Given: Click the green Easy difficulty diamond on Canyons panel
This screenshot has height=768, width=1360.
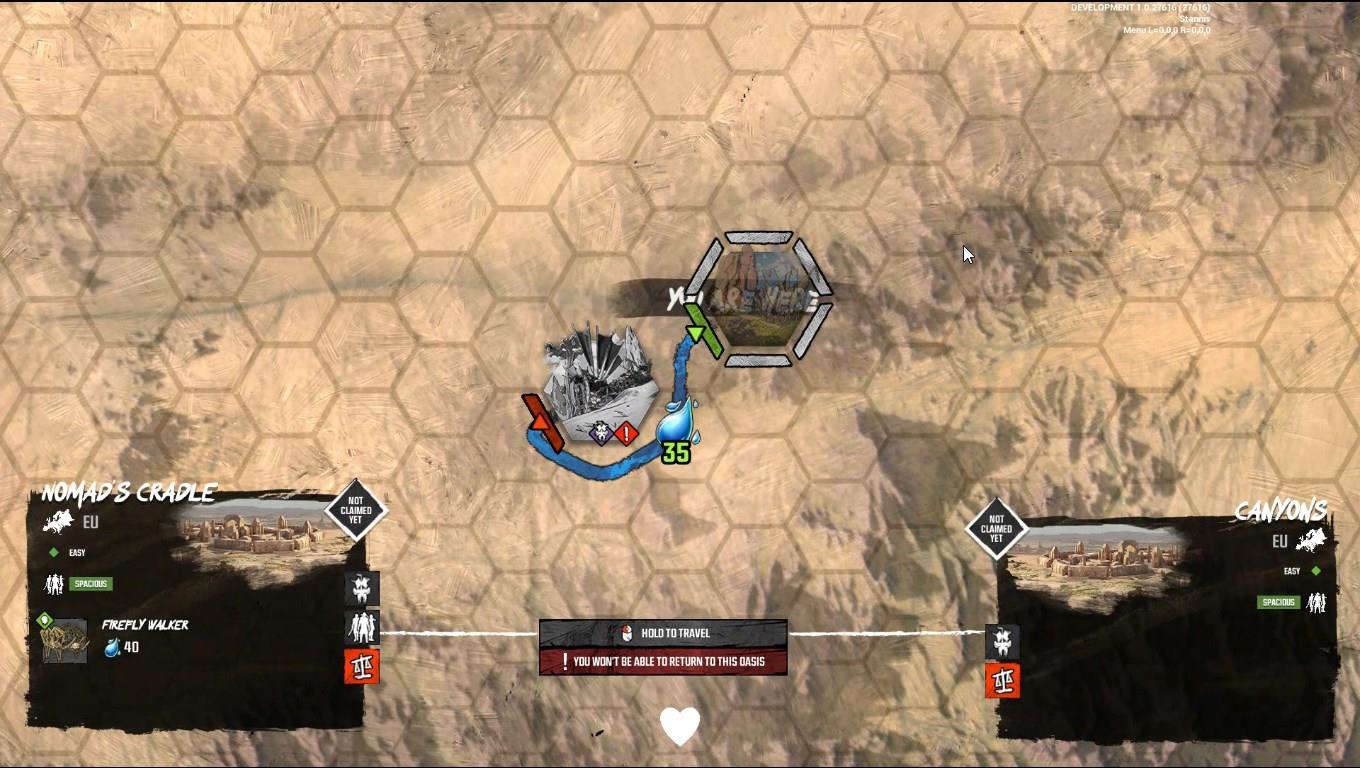Looking at the screenshot, I should pyautogui.click(x=1314, y=570).
